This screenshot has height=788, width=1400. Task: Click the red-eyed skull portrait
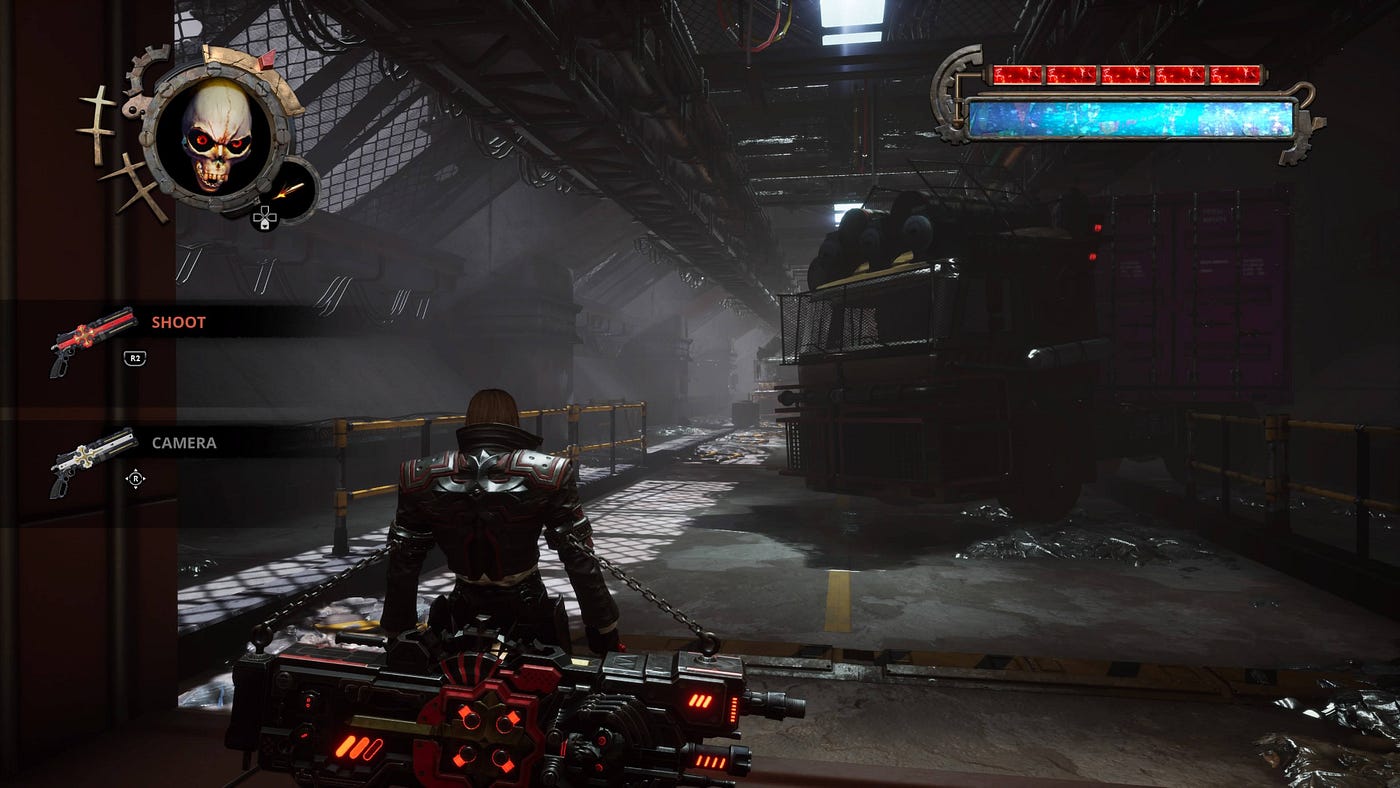(216, 136)
